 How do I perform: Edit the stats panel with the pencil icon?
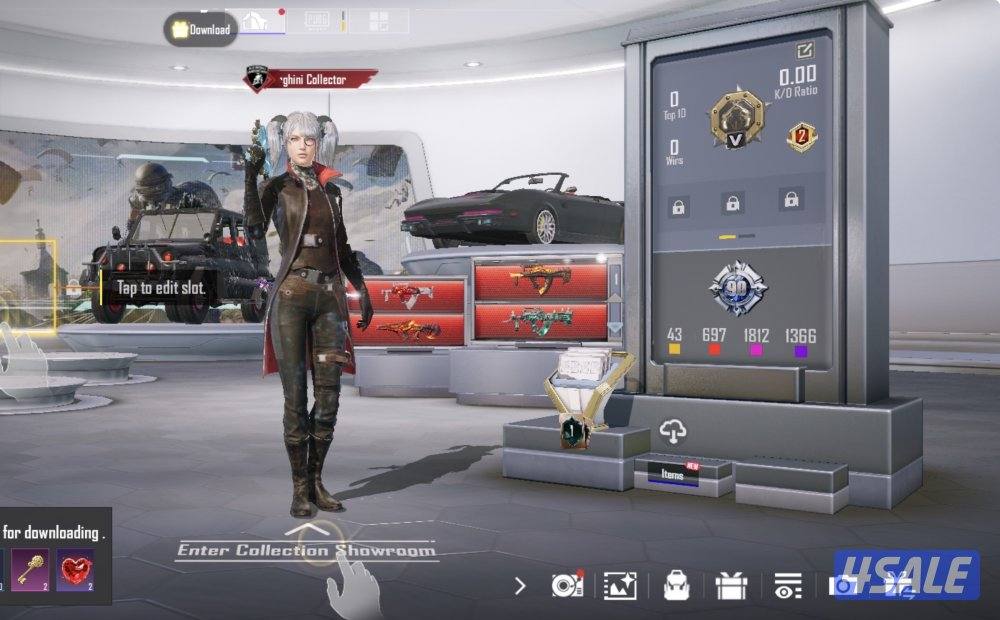tap(805, 50)
